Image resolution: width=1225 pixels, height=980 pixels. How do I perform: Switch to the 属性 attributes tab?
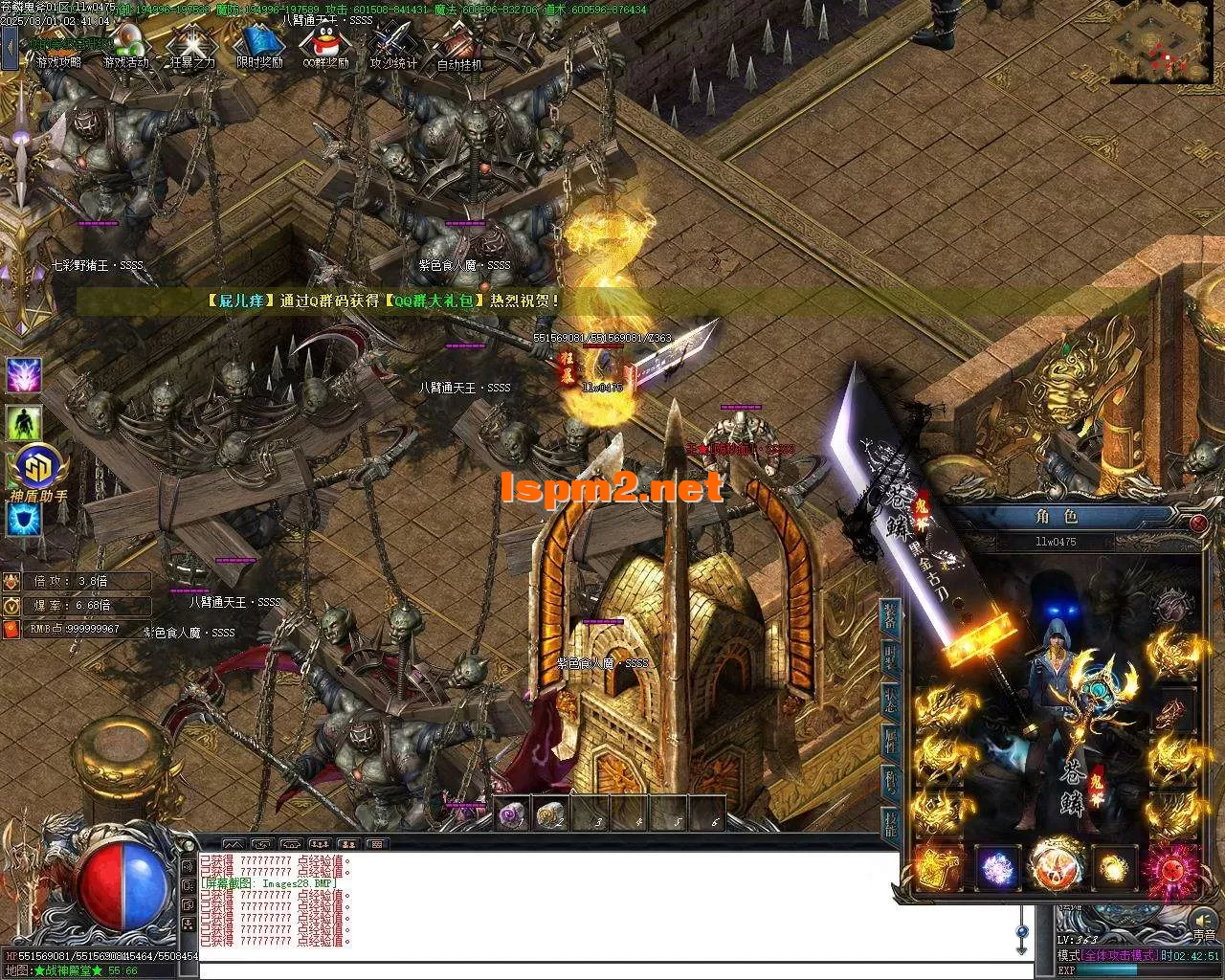coord(890,742)
